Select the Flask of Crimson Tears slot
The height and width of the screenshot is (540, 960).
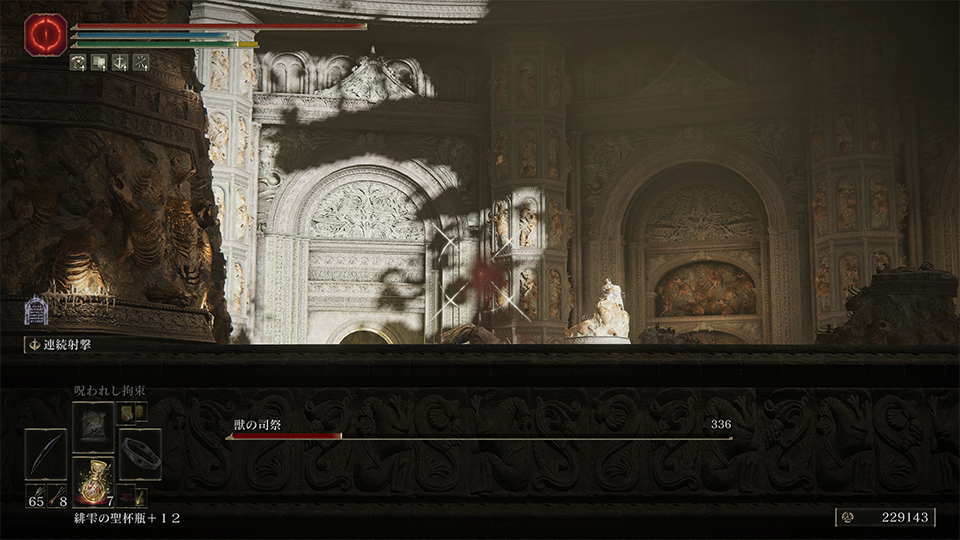[93, 479]
